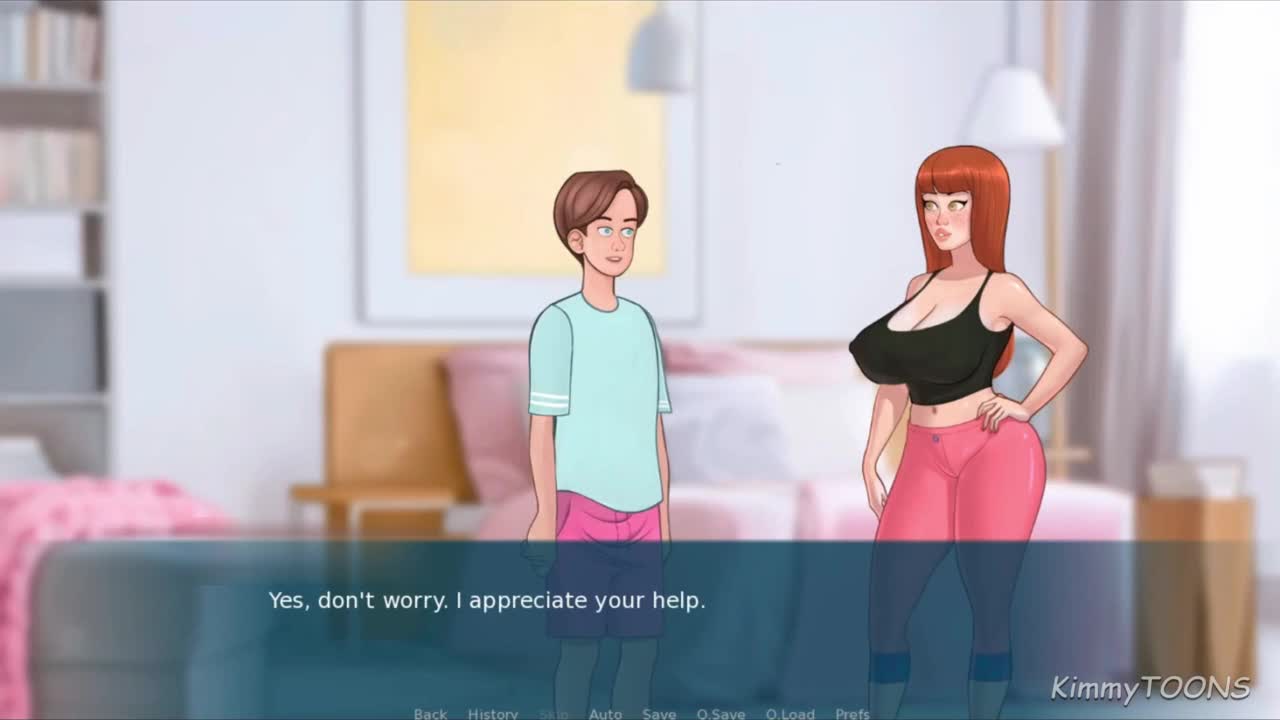Image resolution: width=1280 pixels, height=720 pixels.
Task: Go back to the previous dialogue line
Action: coord(430,713)
